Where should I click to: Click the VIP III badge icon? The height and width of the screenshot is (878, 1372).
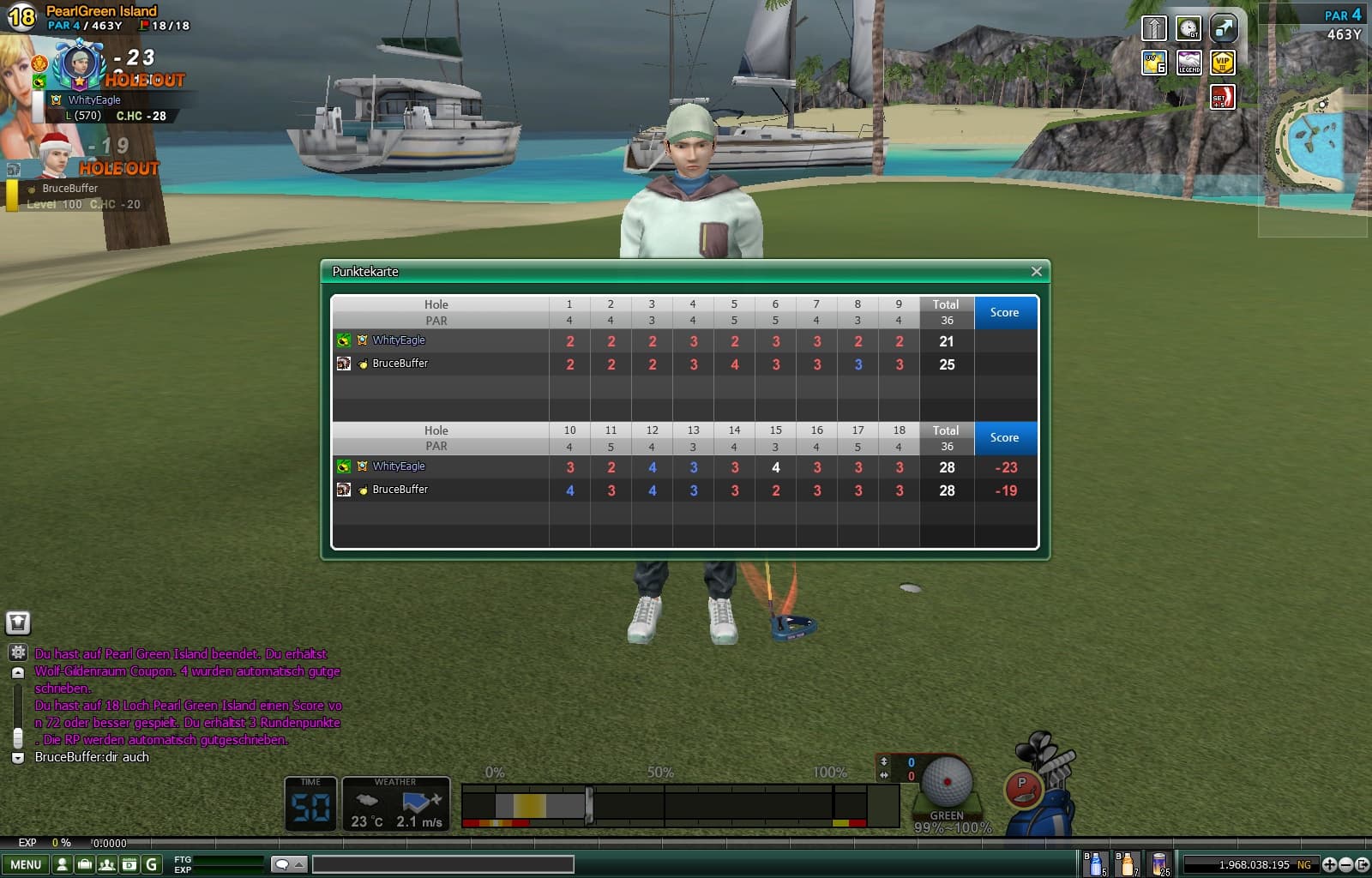1223,63
